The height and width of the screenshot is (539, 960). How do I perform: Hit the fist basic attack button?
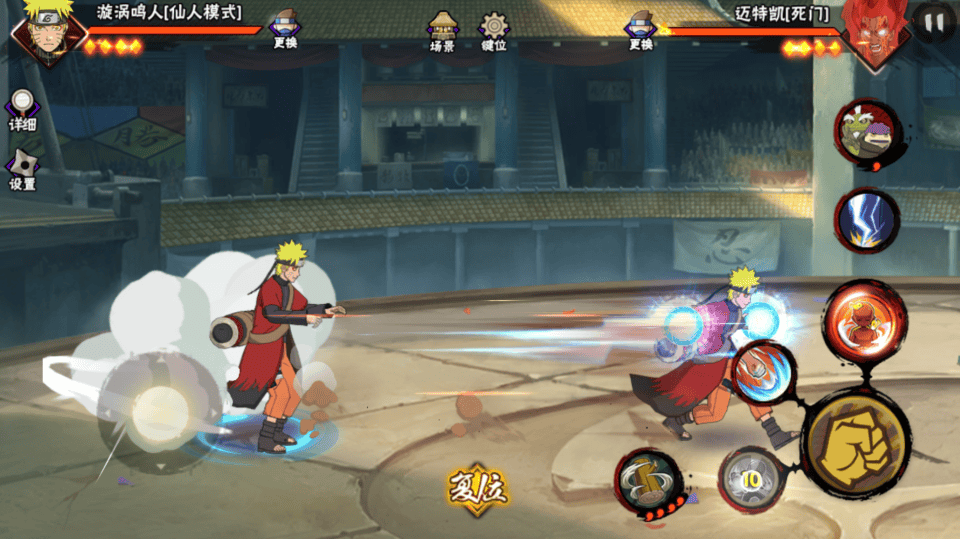(x=855, y=441)
